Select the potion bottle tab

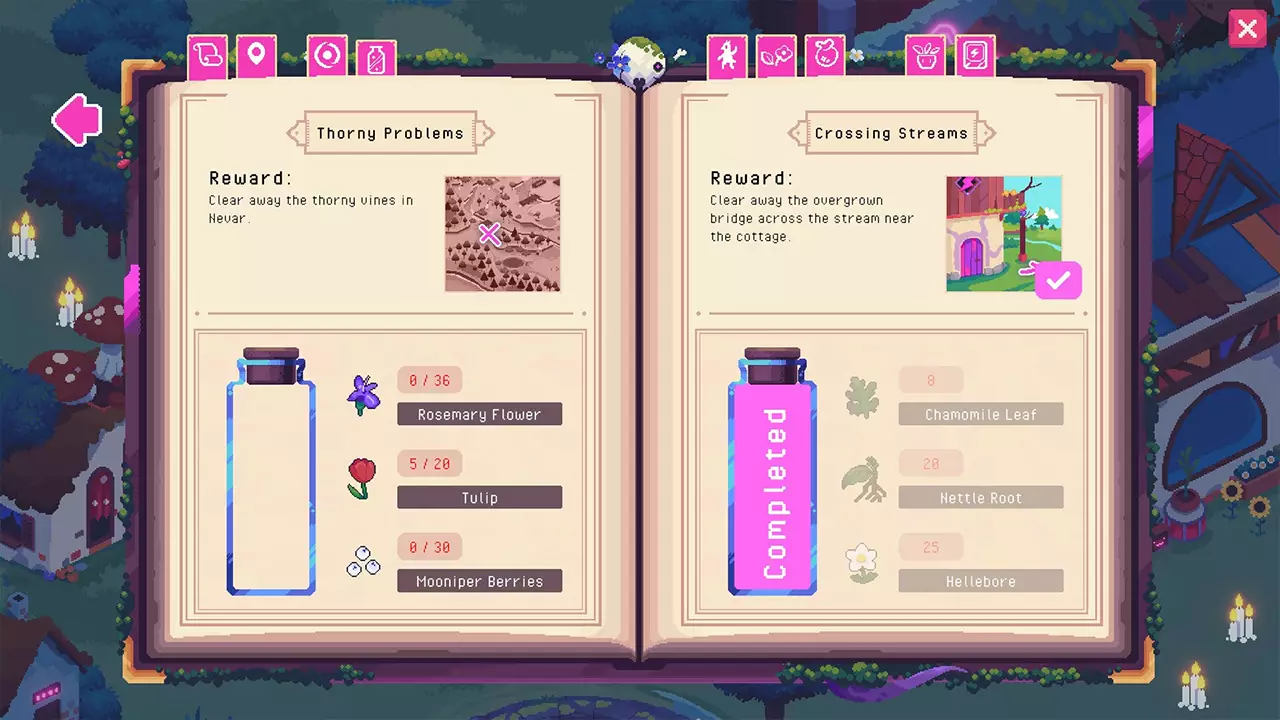[376, 60]
